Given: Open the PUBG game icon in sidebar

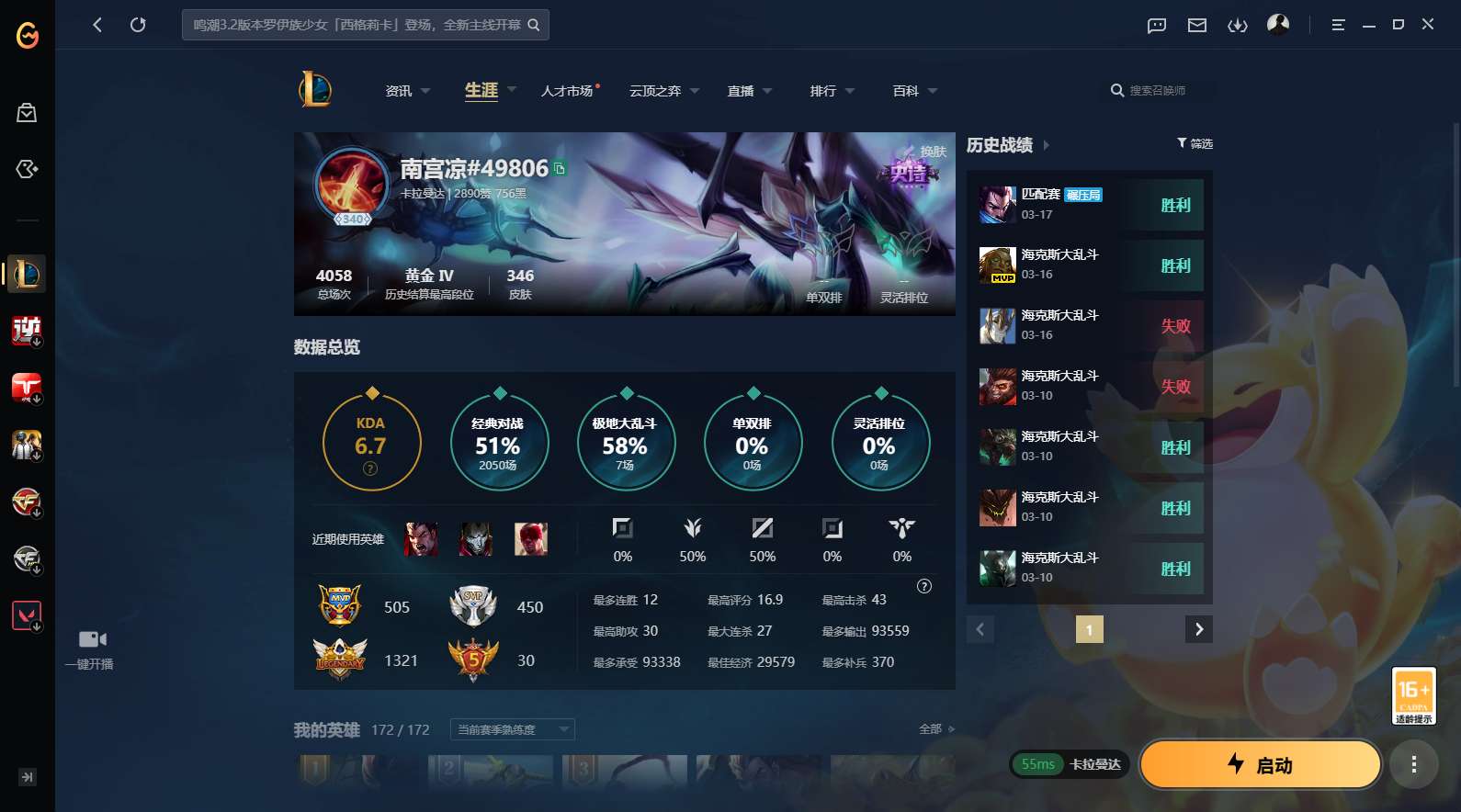Looking at the screenshot, I should click(27, 445).
